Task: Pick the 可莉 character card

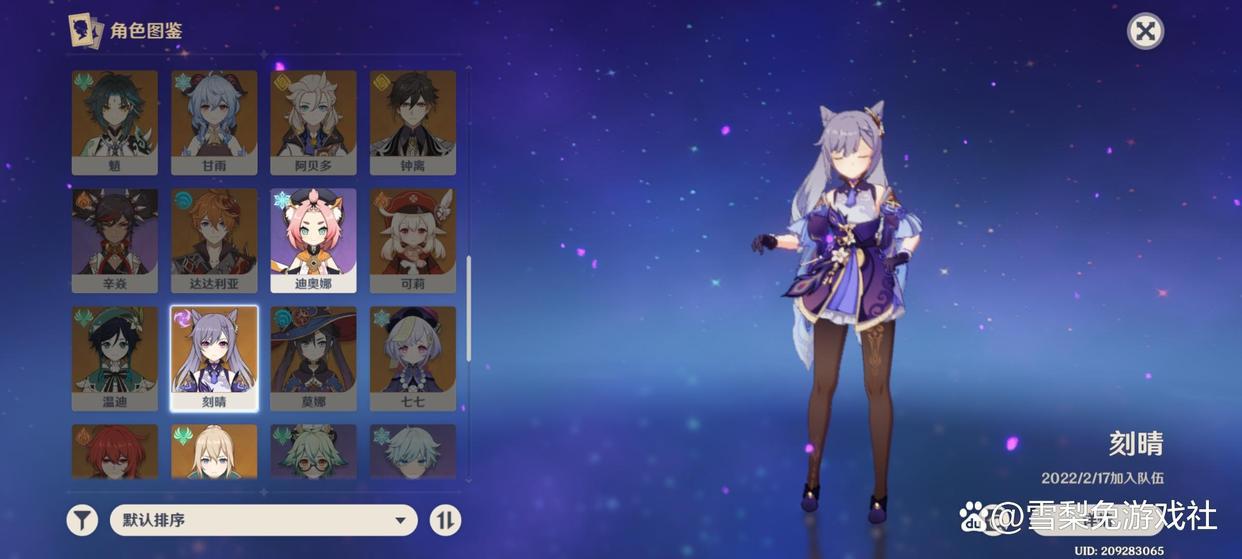Action: (412, 240)
